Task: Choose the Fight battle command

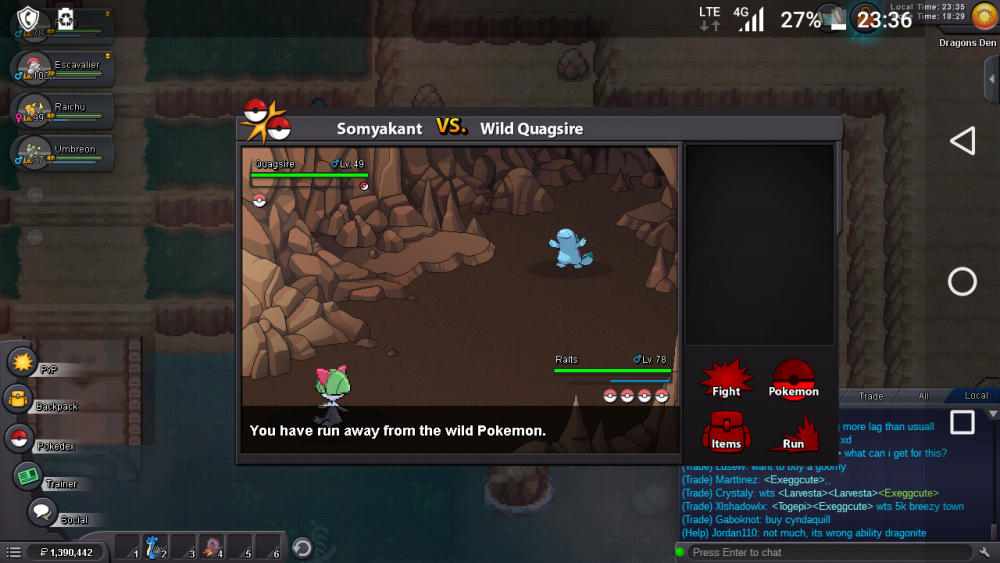Action: pos(726,380)
